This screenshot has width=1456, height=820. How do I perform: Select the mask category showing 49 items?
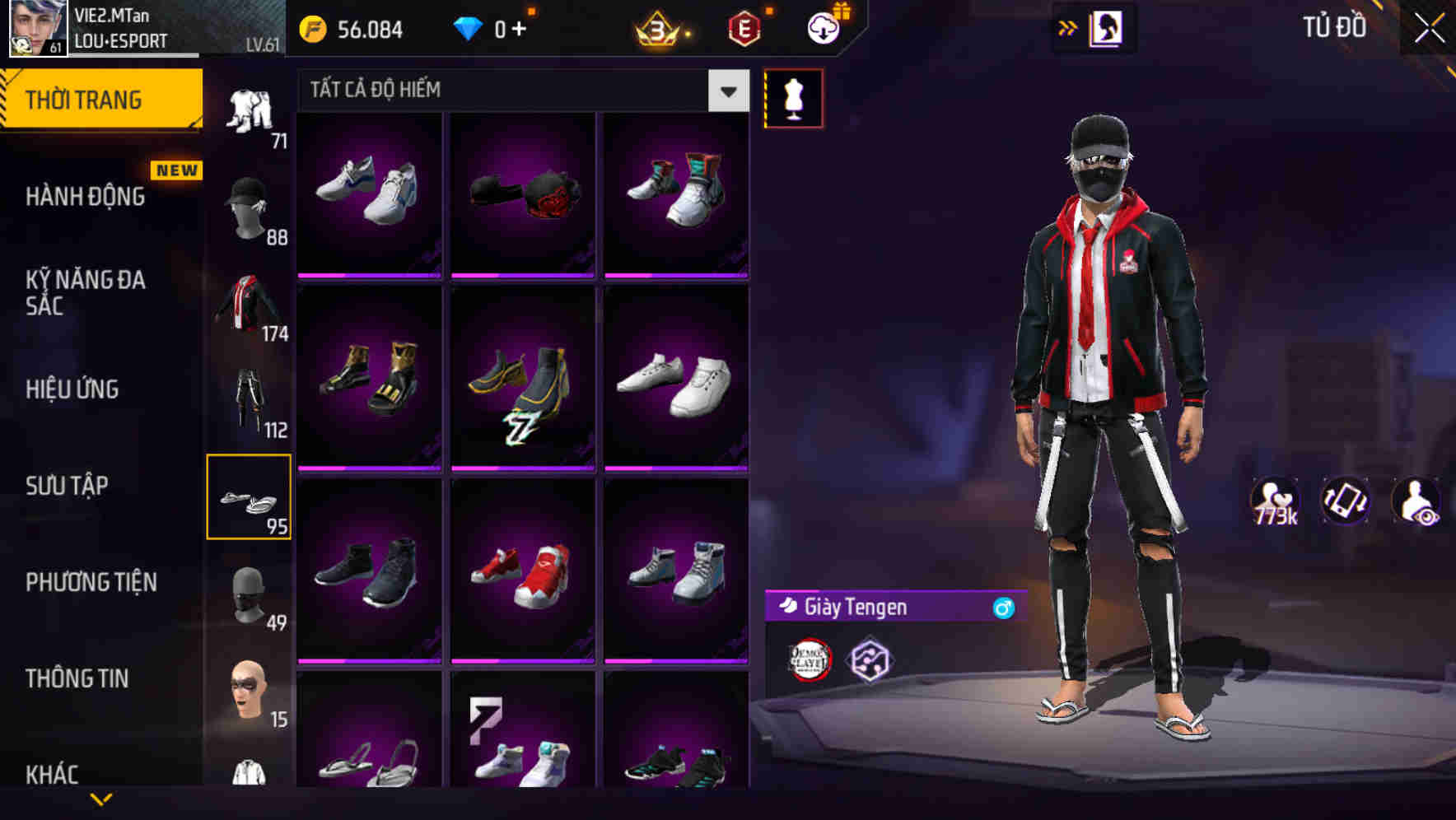[x=250, y=593]
